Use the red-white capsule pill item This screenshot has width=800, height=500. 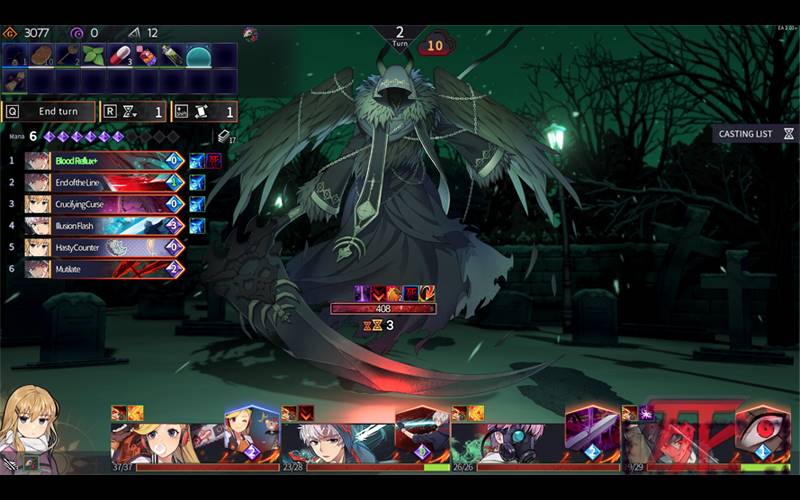(120, 55)
